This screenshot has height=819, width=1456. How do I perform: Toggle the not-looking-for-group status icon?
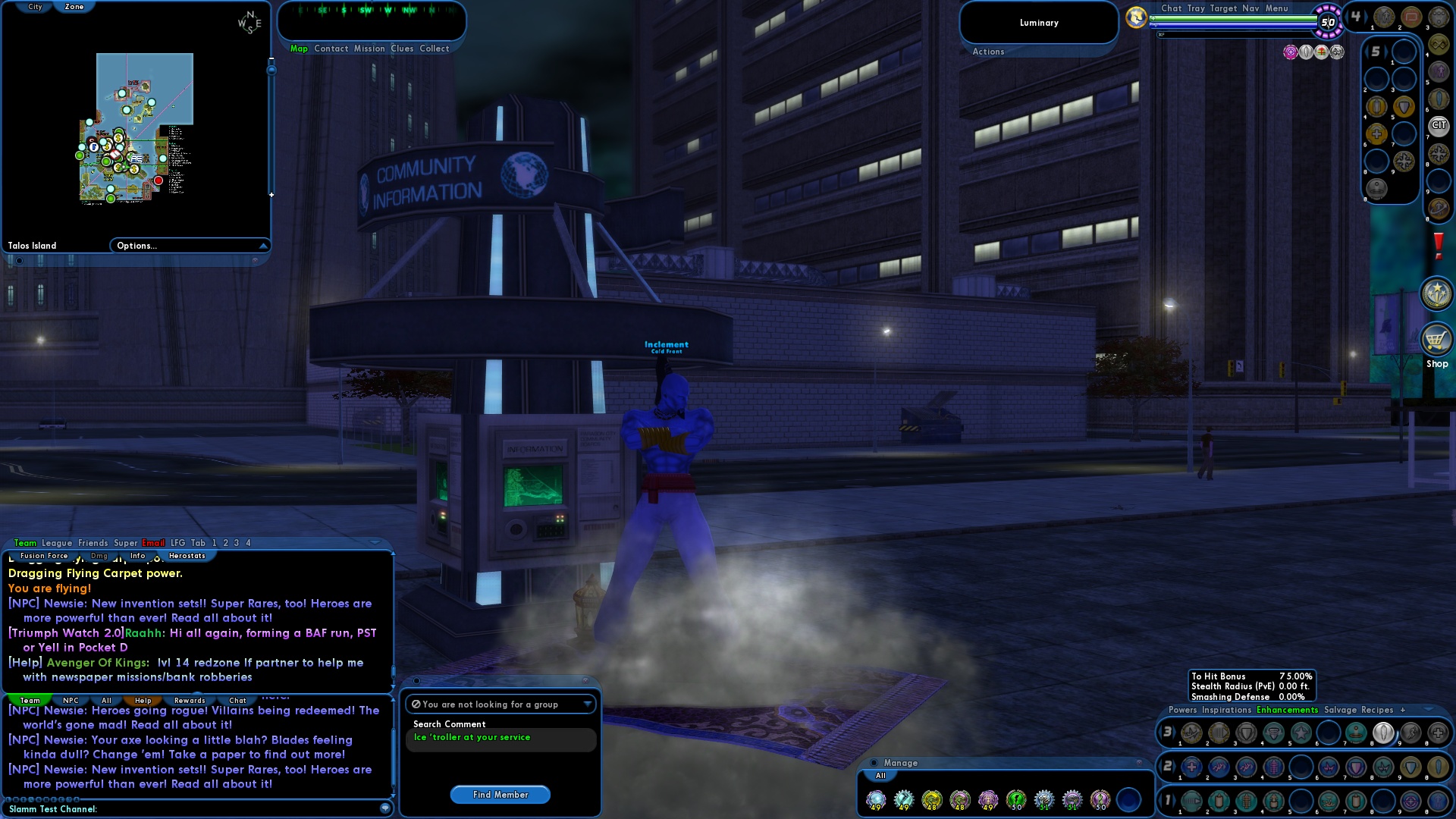coord(416,704)
